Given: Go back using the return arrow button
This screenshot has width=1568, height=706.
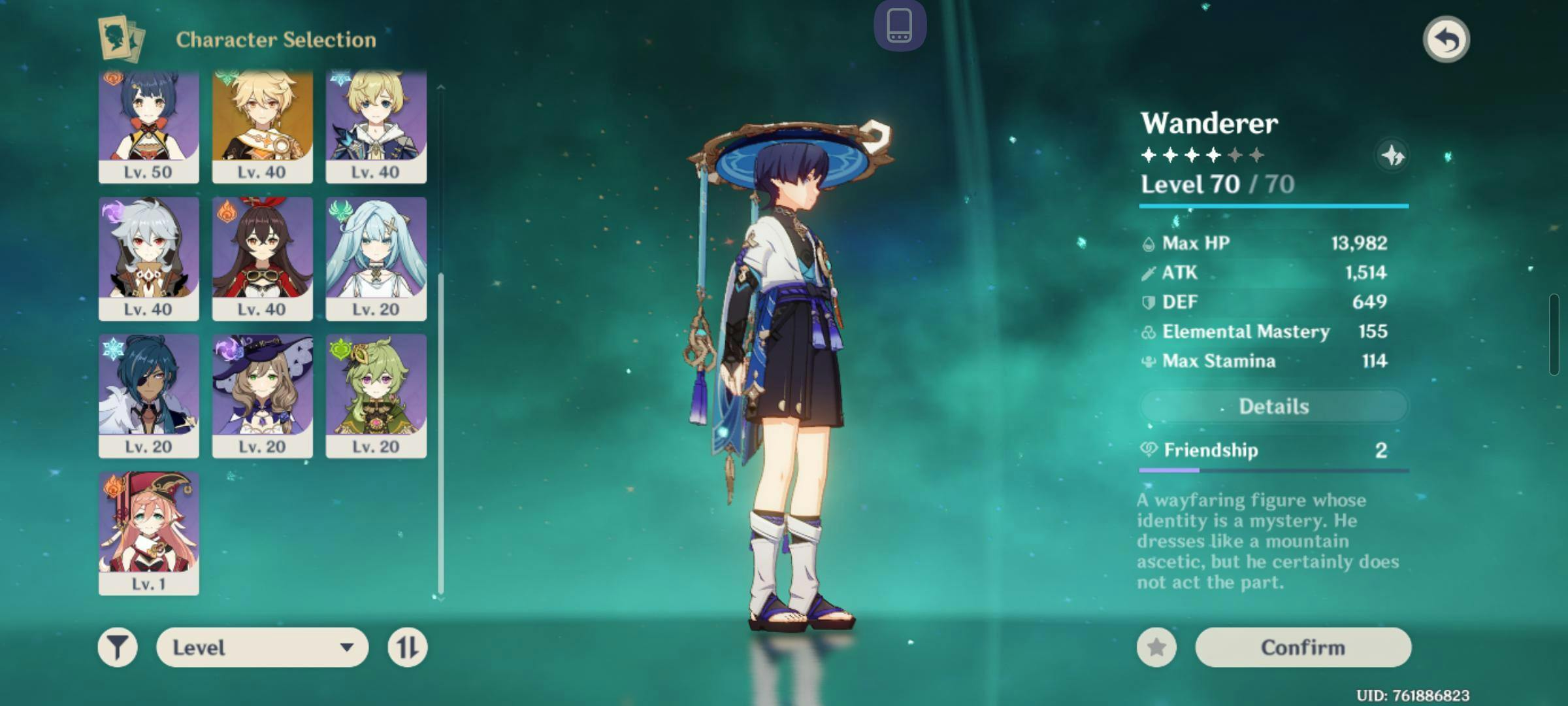Looking at the screenshot, I should tap(1446, 39).
